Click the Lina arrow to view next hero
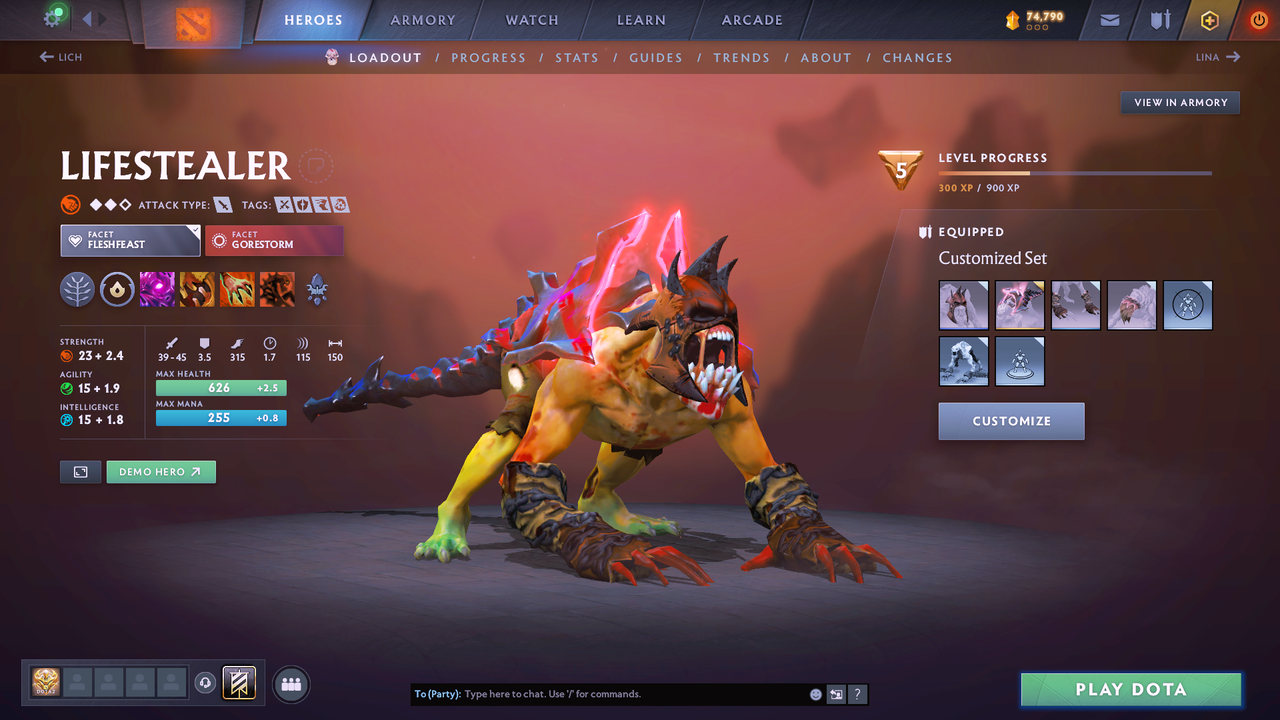 click(1216, 57)
